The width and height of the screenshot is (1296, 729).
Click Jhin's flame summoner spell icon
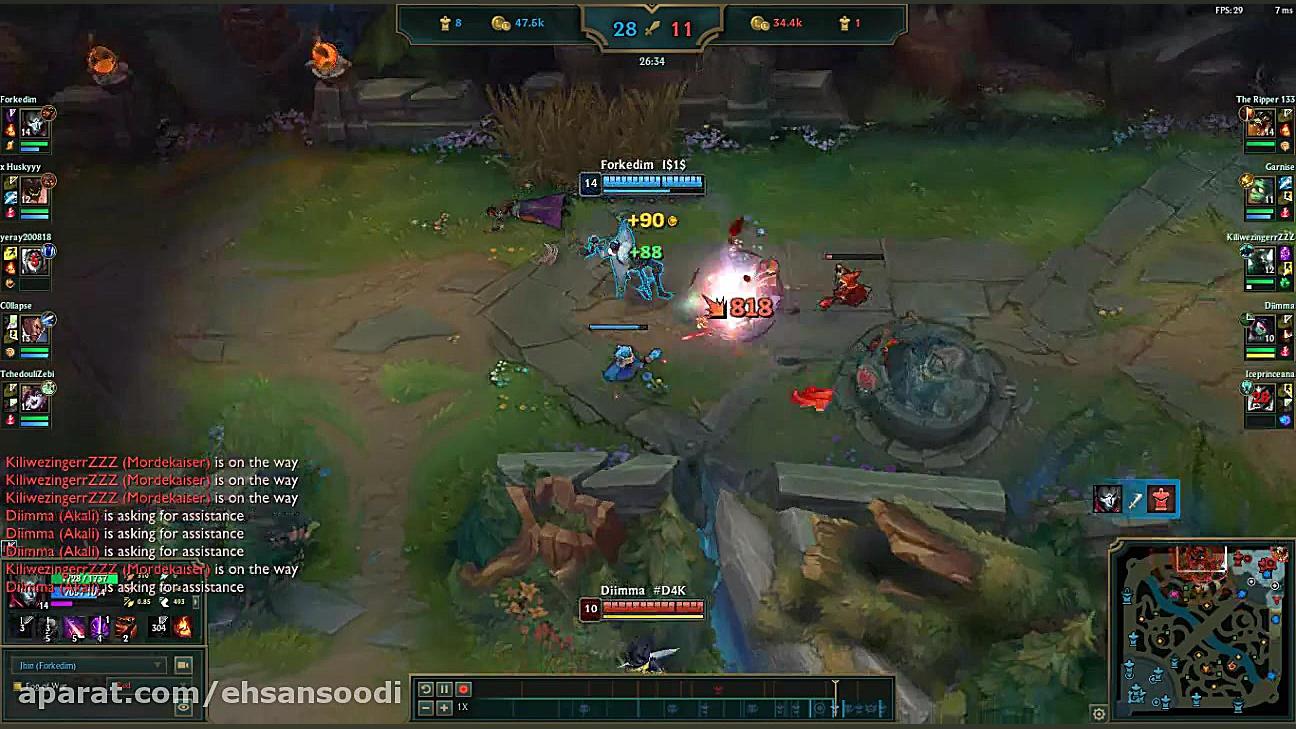[185, 627]
